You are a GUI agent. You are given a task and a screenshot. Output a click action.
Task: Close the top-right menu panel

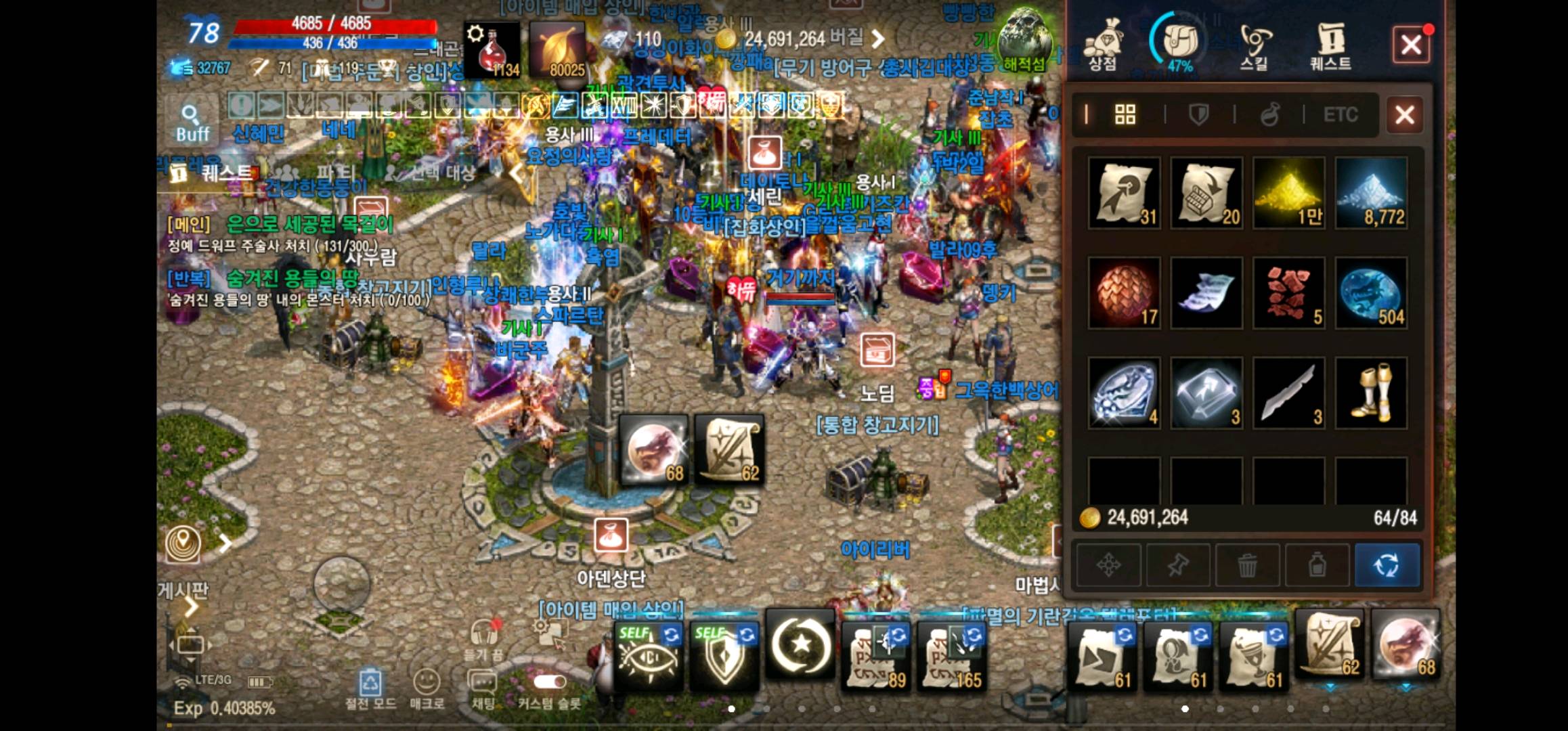(x=1411, y=45)
